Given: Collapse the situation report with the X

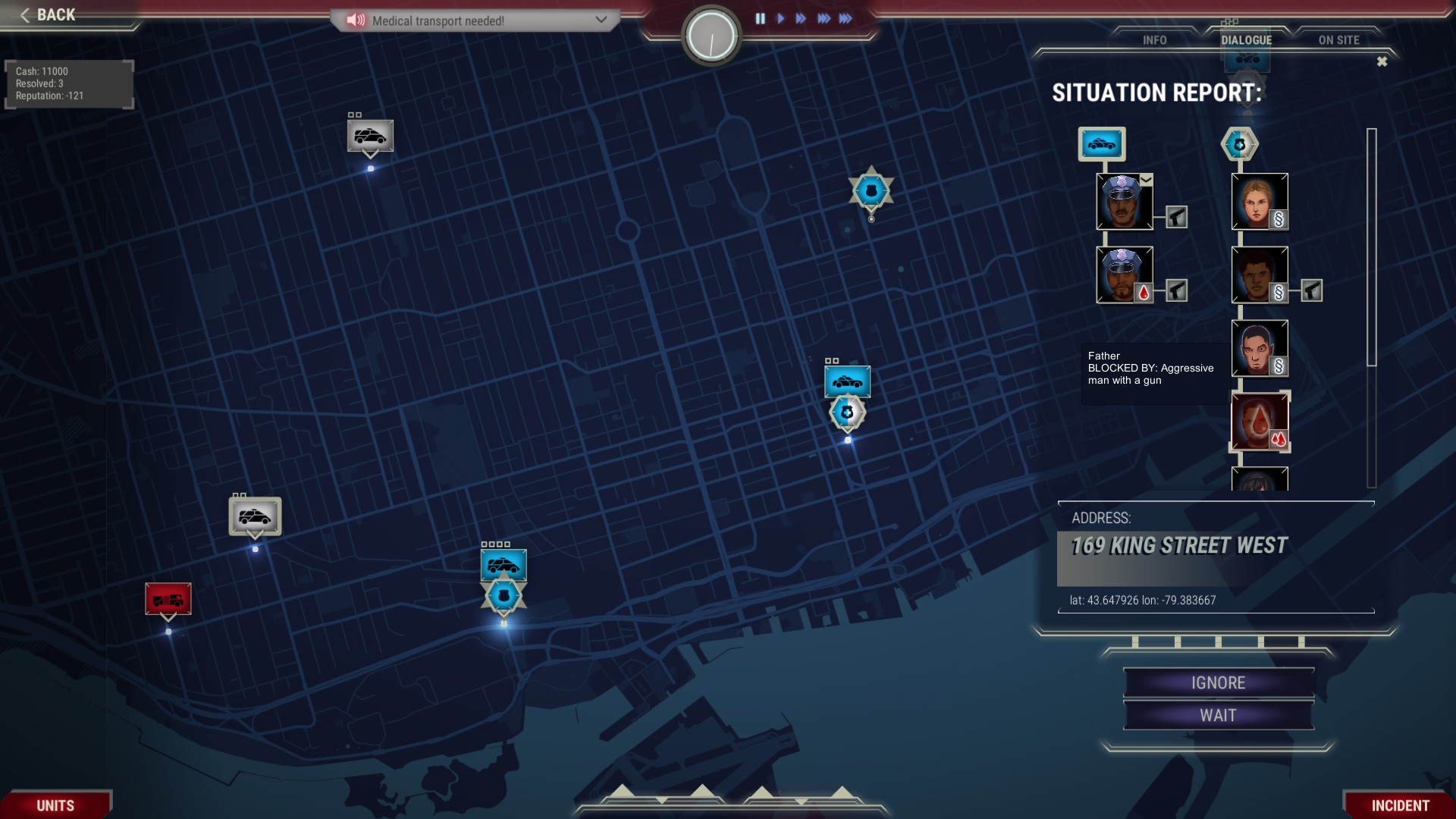Looking at the screenshot, I should coord(1382,61).
